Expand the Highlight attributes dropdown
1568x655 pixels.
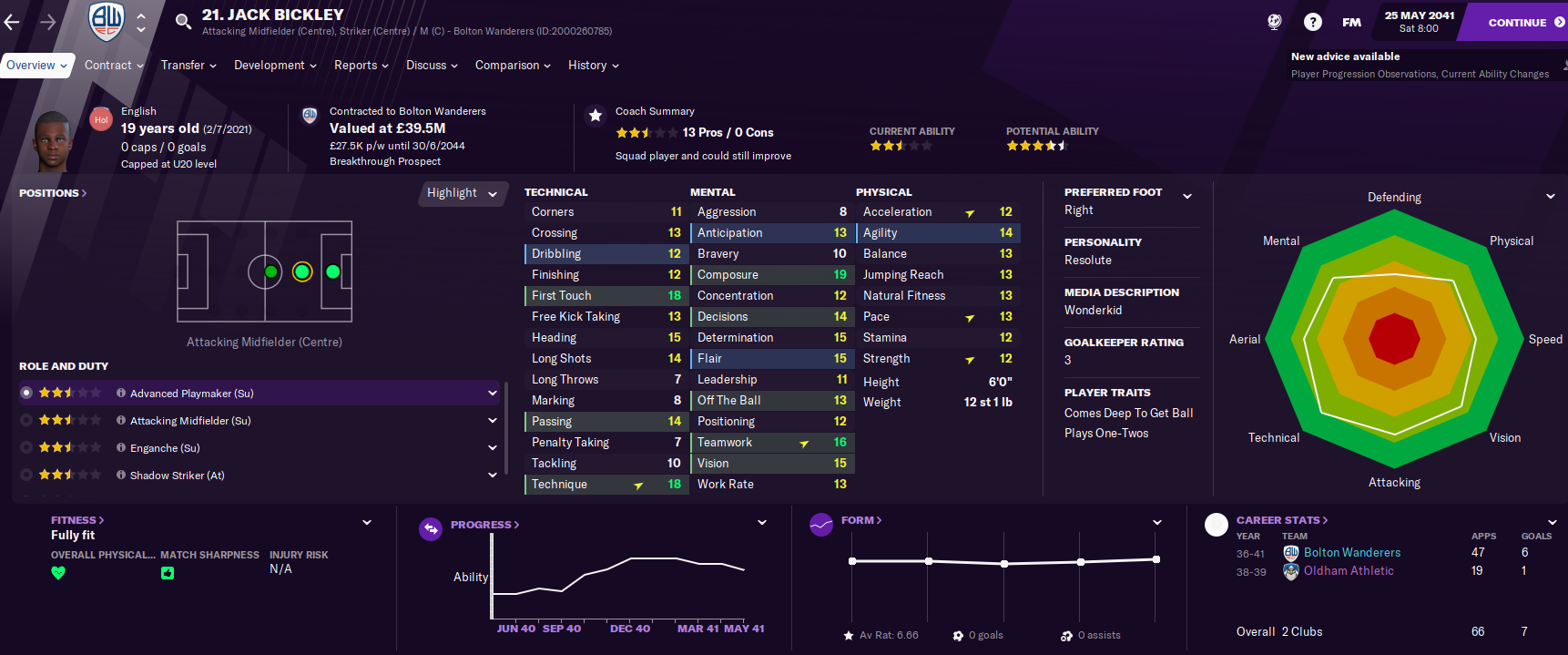462,193
